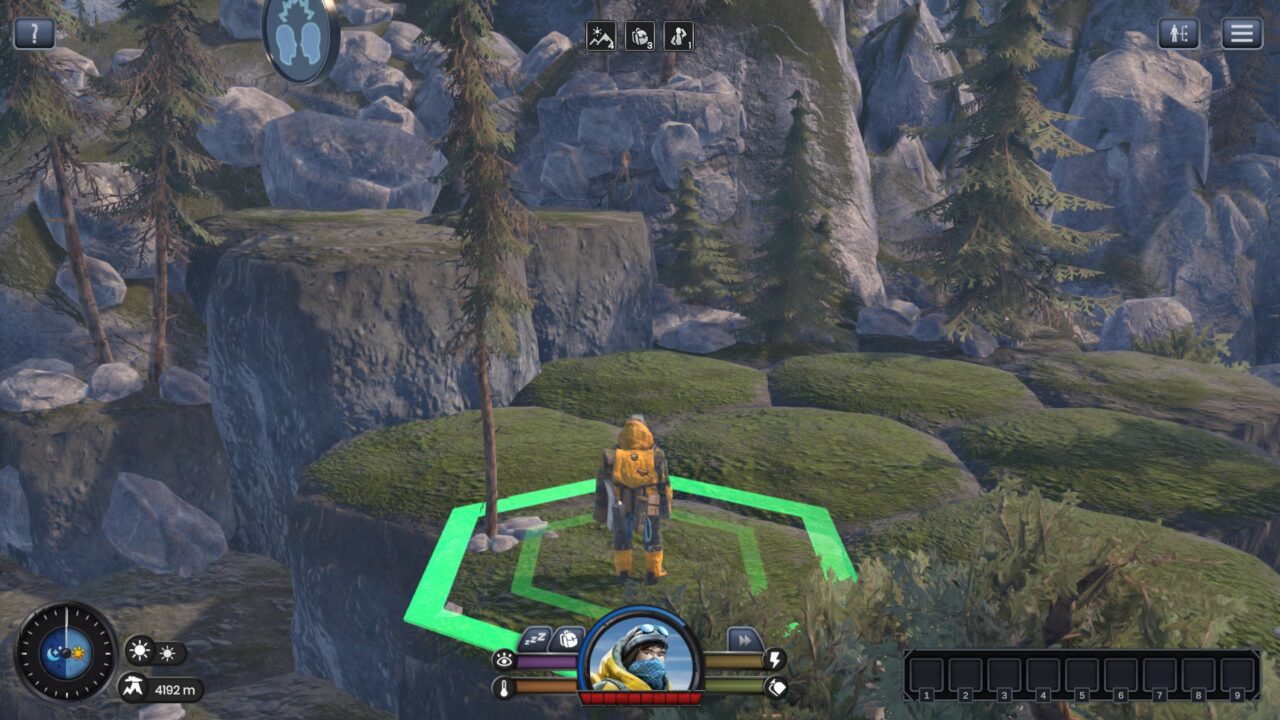This screenshot has height=720, width=1280.
Task: Activate the sleep Zzz button
Action: [x=535, y=638]
